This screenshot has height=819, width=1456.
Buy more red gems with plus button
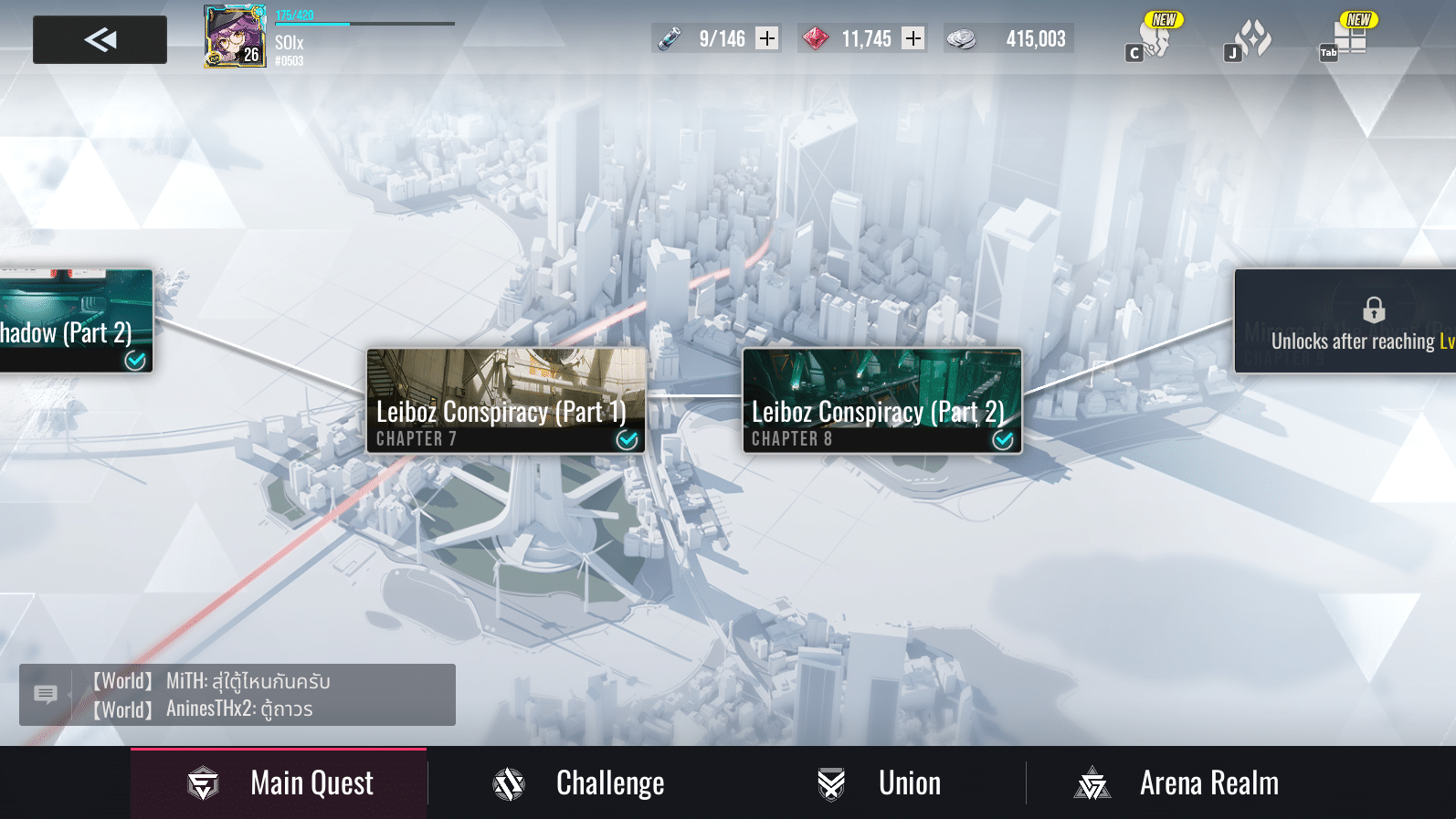click(x=913, y=38)
